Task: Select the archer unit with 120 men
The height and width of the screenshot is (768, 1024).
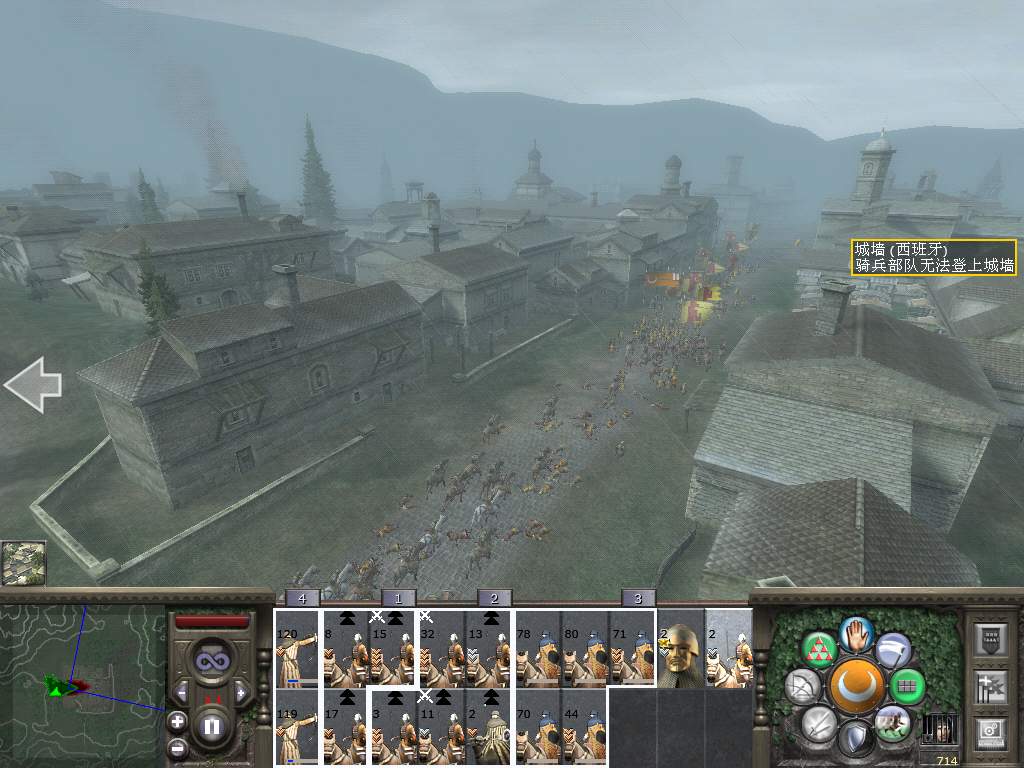Action: pyautogui.click(x=297, y=649)
